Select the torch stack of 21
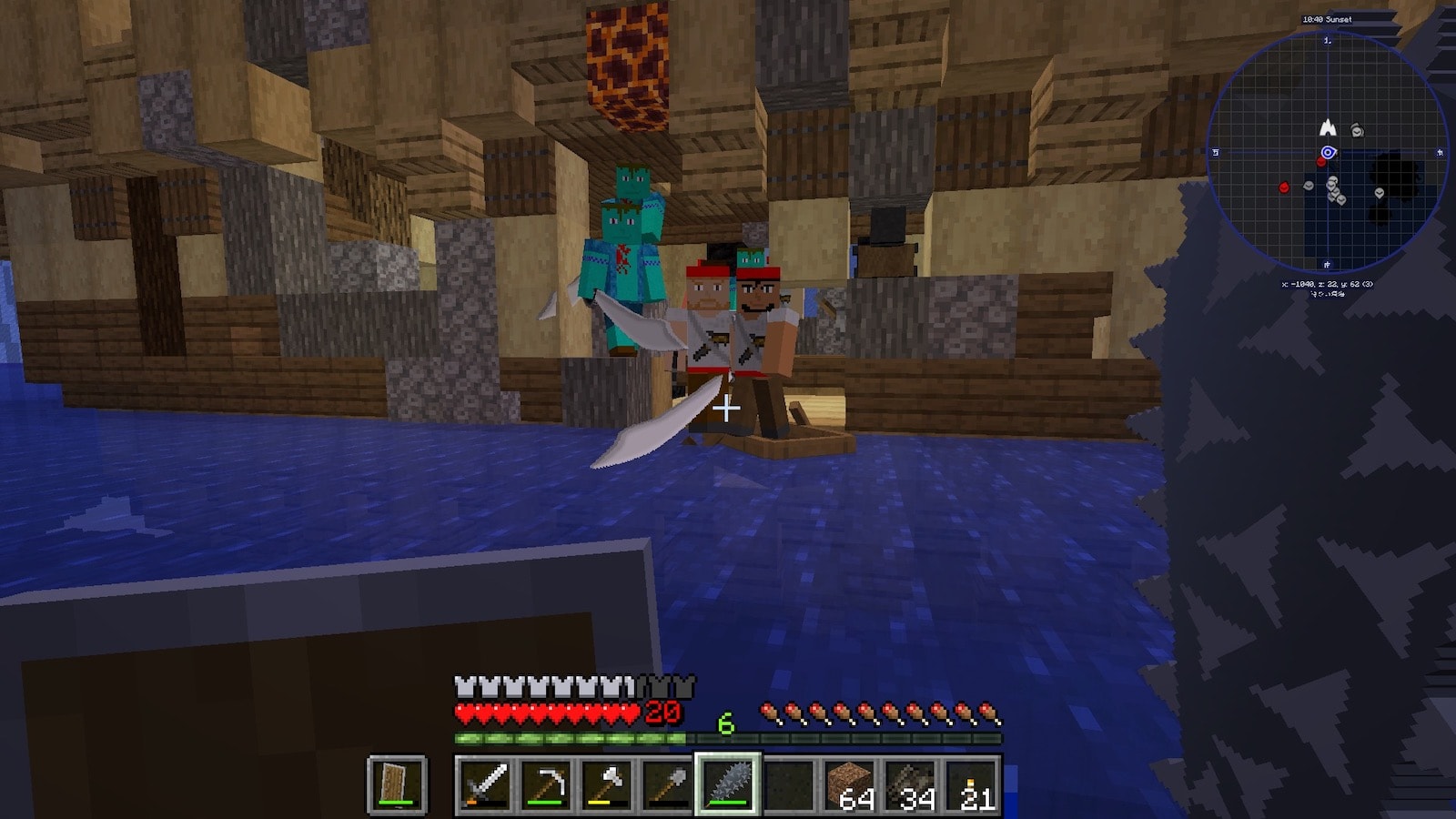The width and height of the screenshot is (1456, 819). [971, 784]
